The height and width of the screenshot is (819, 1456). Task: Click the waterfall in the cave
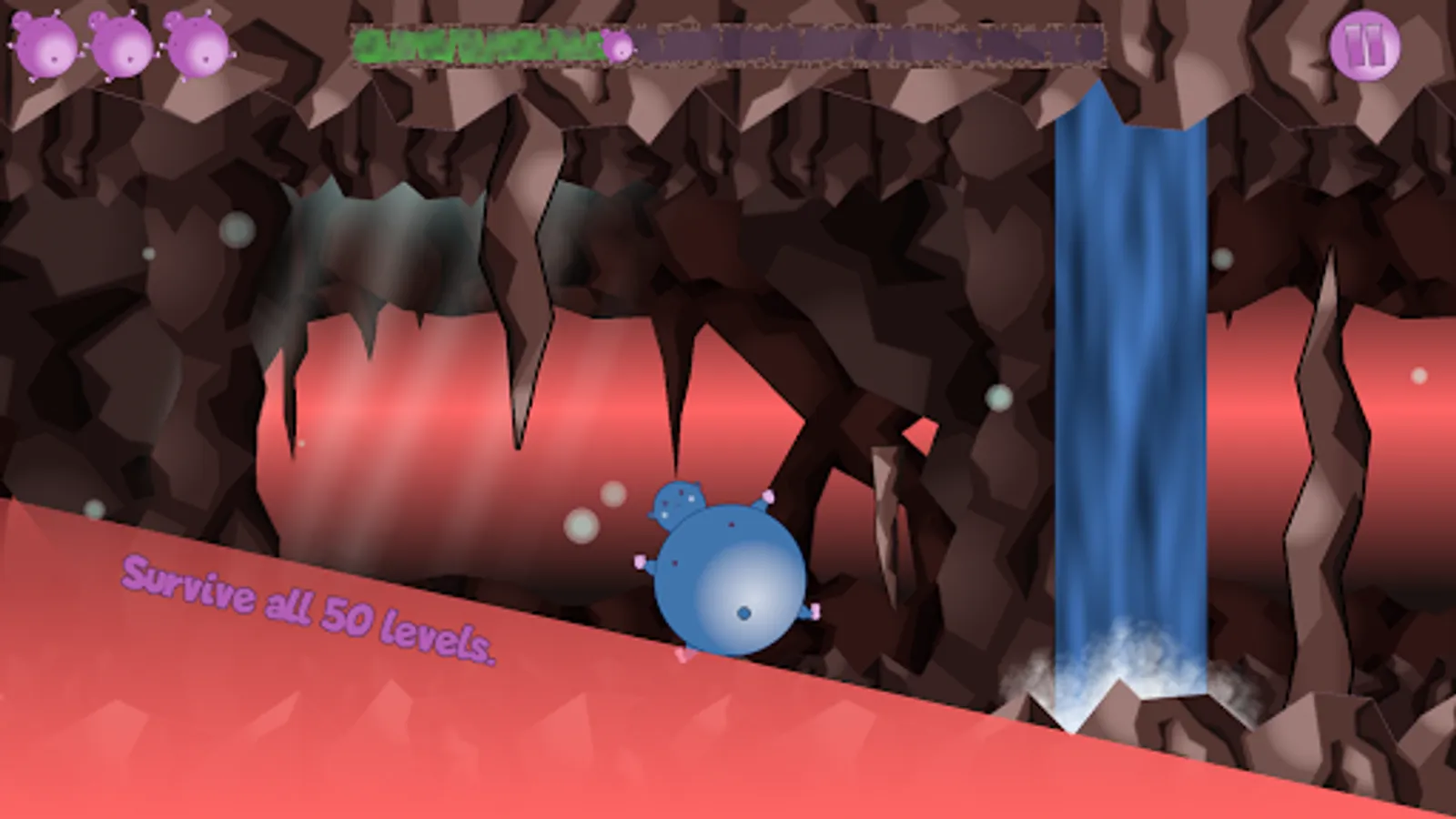[1128, 364]
